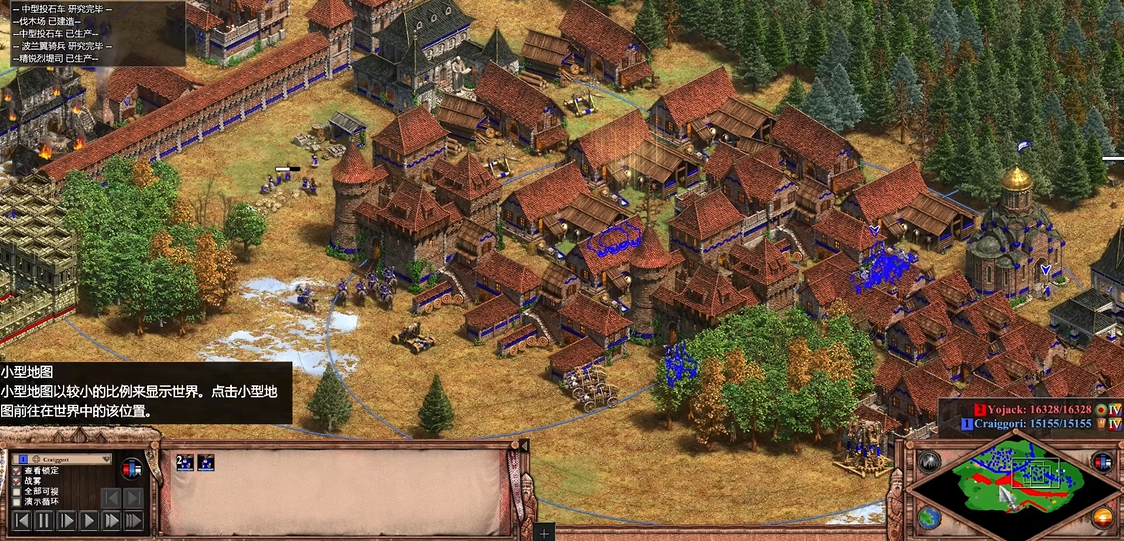The image size is (1124, 541).
Task: Set replay to triple-arrow fastest speed
Action: tap(133, 520)
